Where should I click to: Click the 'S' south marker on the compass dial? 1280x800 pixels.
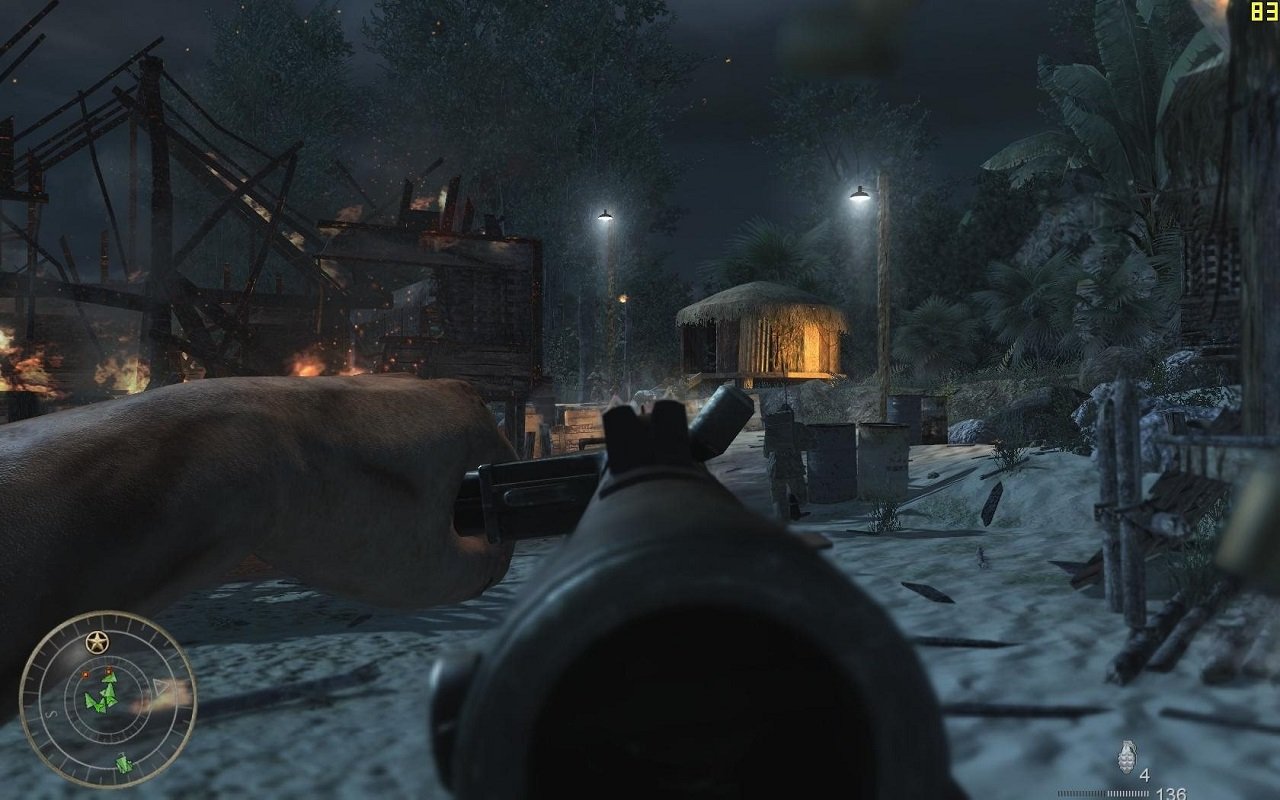pyautogui.click(x=49, y=714)
